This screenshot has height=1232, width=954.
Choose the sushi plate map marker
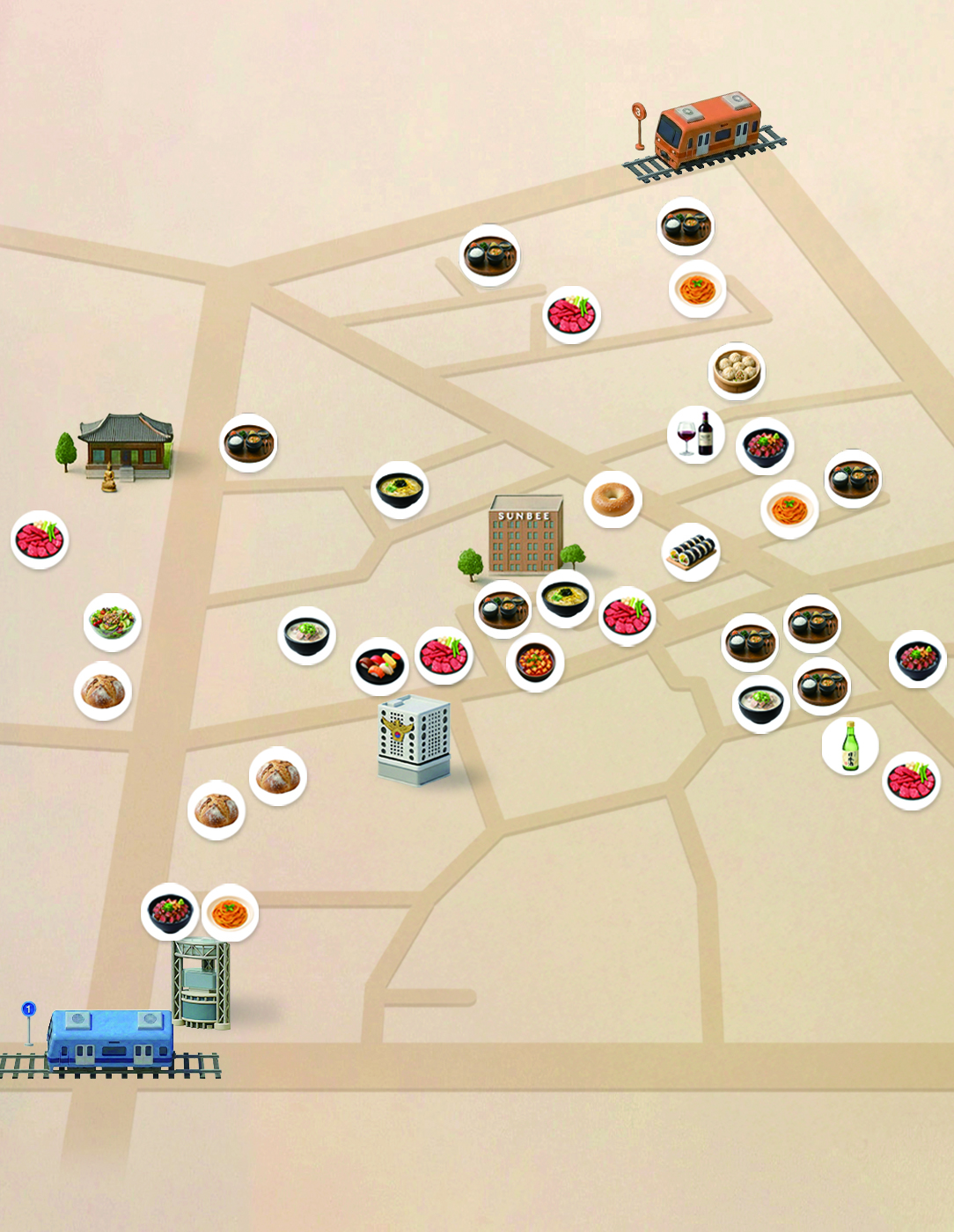pos(380,666)
